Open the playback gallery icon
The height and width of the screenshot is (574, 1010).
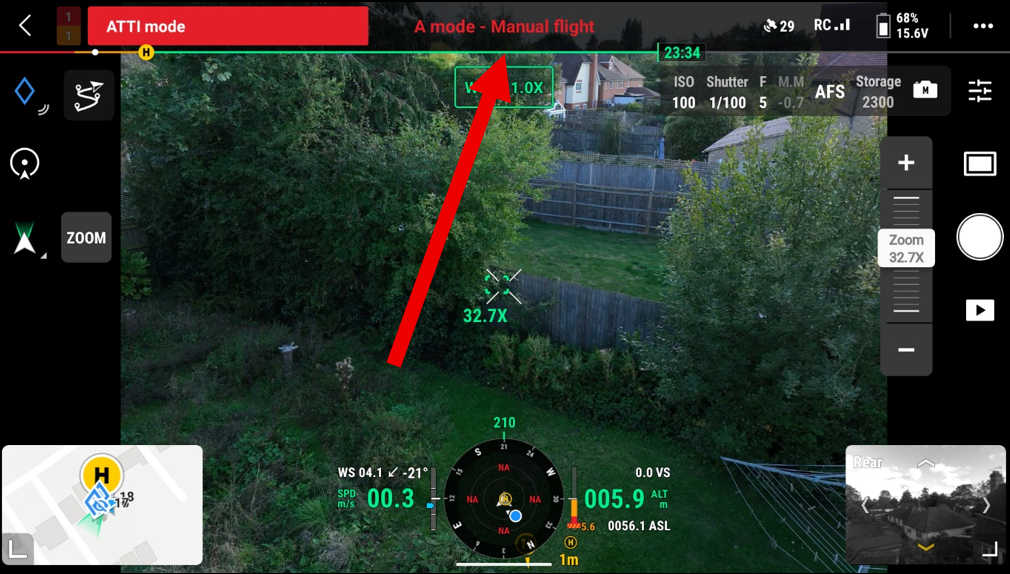[x=979, y=310]
